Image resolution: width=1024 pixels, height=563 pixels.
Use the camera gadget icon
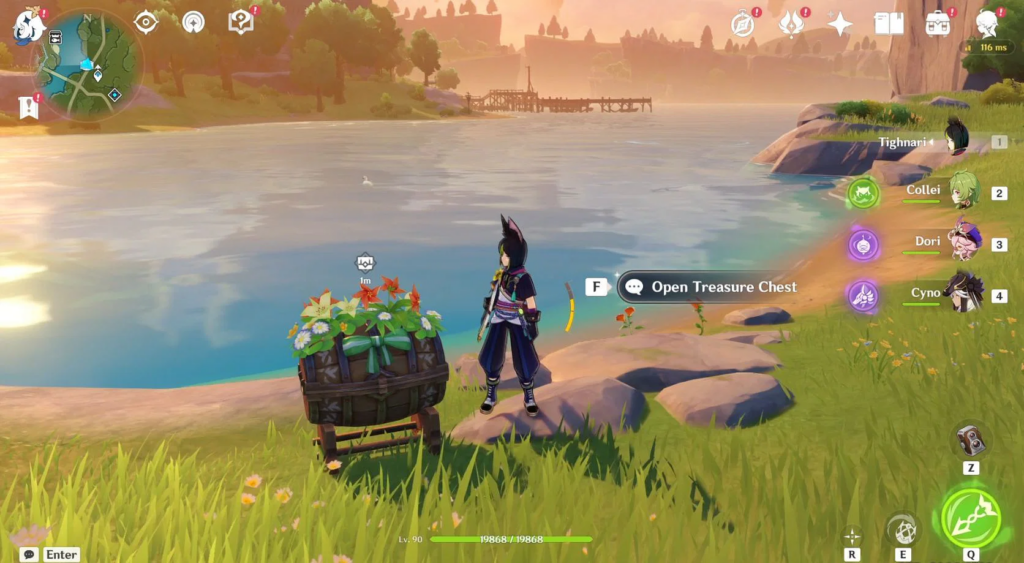pos(971,441)
